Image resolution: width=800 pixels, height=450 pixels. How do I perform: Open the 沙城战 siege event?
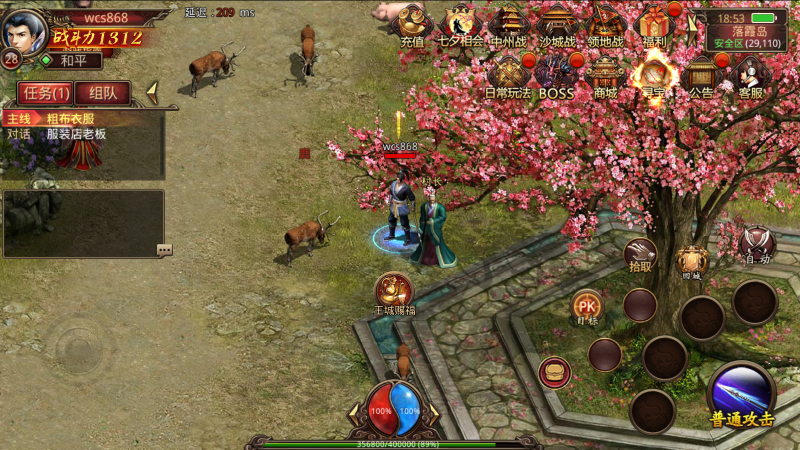[x=557, y=24]
